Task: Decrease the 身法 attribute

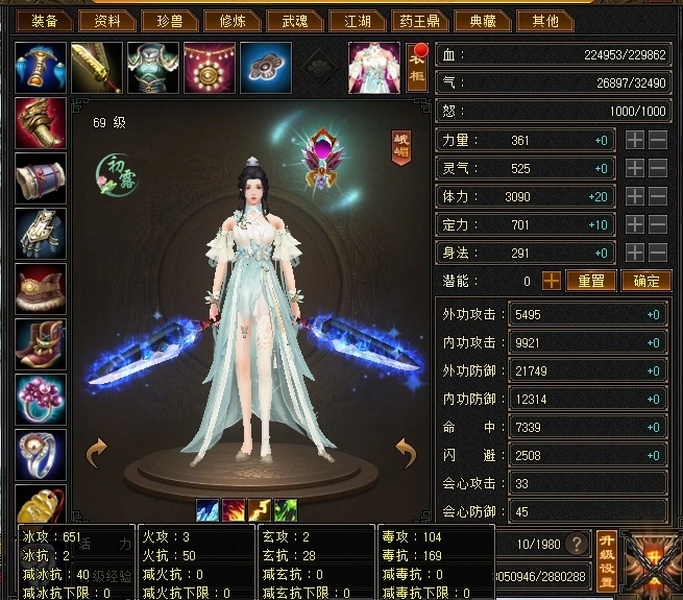Action: point(658,253)
